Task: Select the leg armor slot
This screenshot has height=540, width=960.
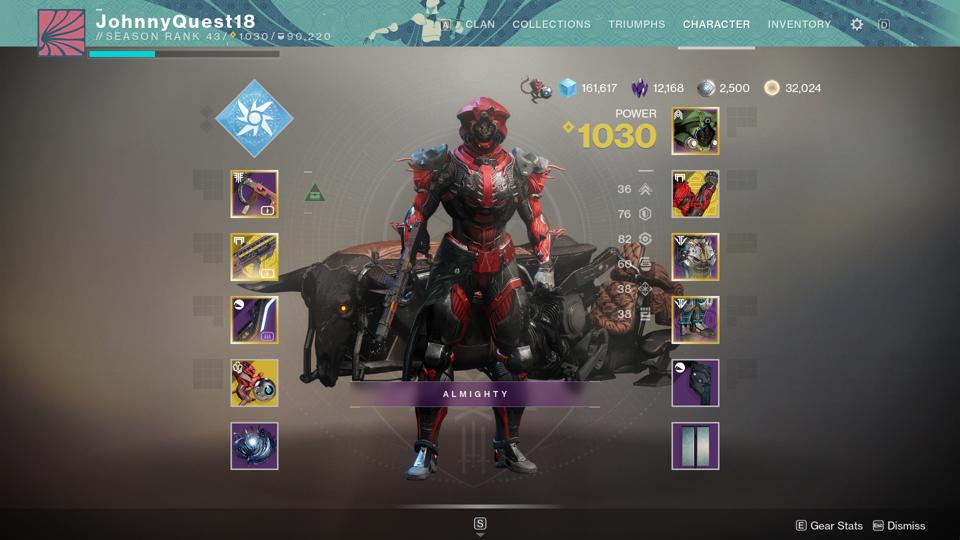Action: coord(695,320)
